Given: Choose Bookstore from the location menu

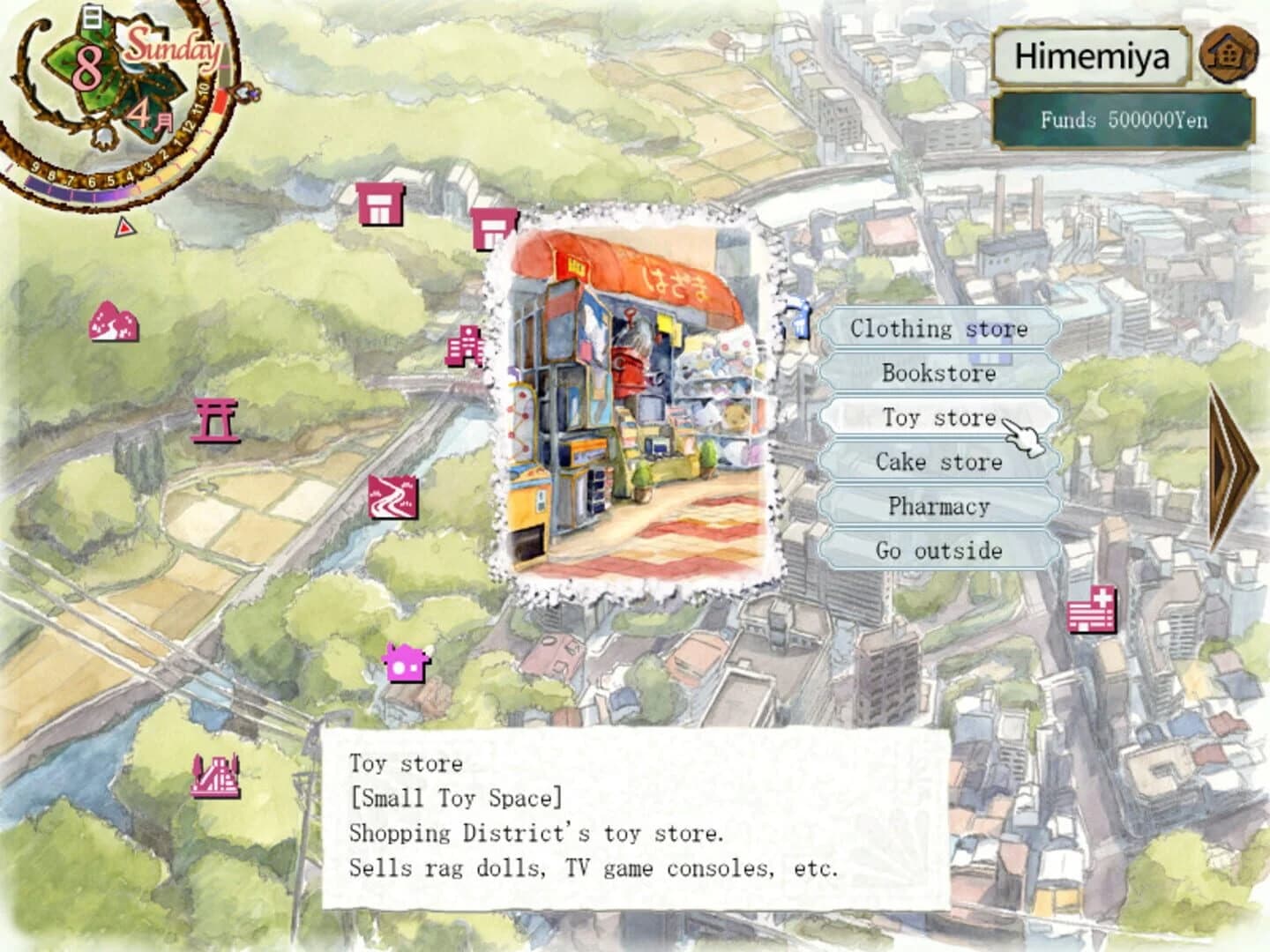Looking at the screenshot, I should [938, 373].
